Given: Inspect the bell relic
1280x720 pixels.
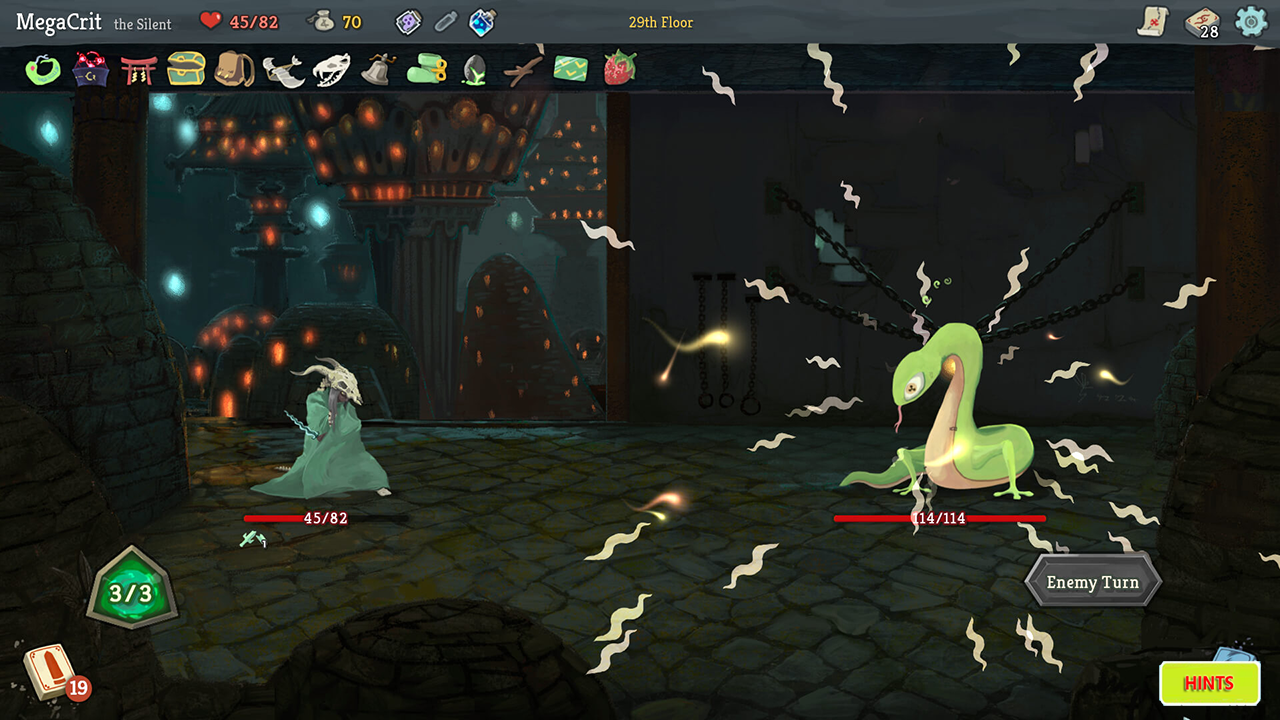Looking at the screenshot, I should (379, 69).
